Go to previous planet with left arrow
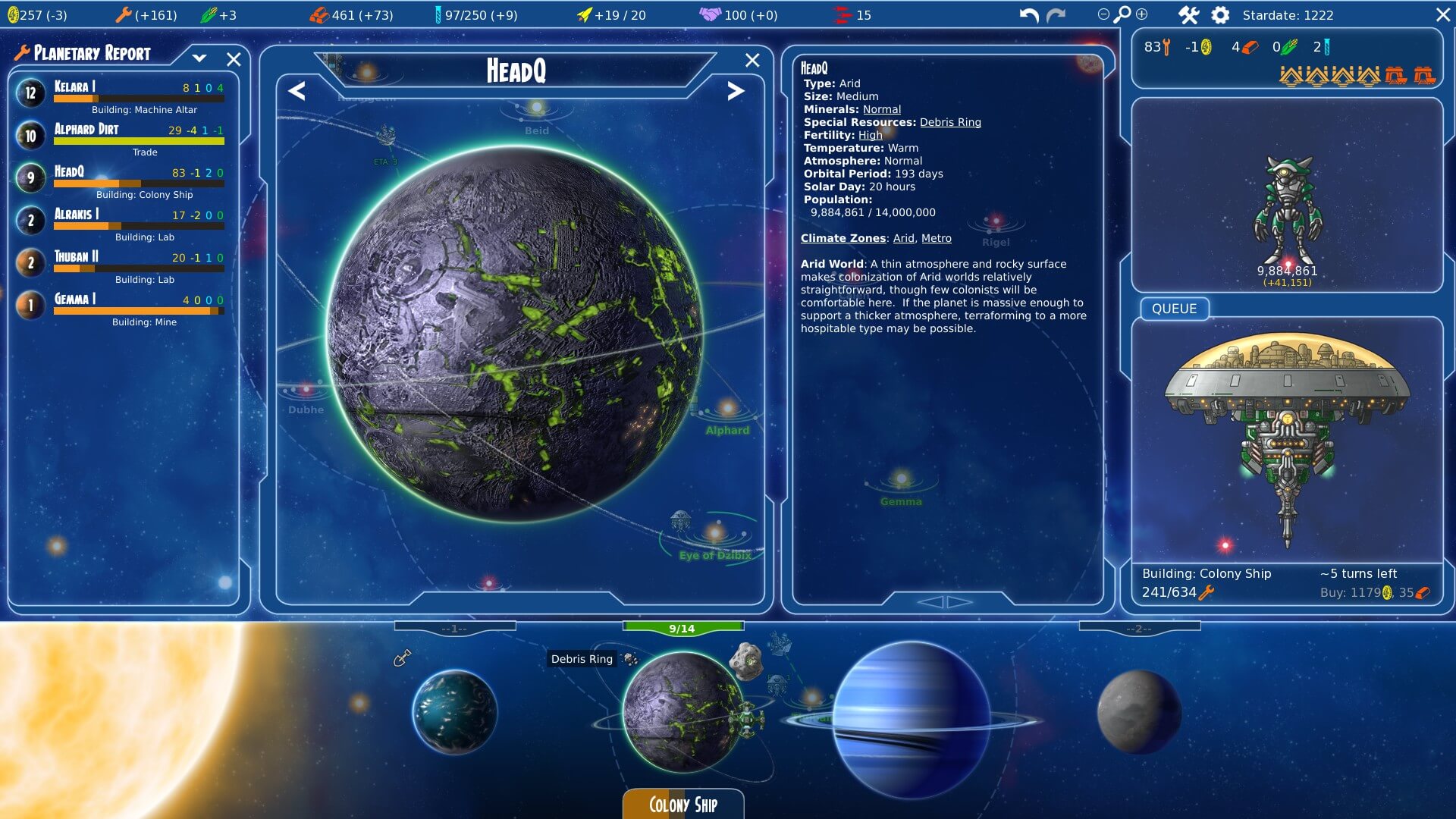This screenshot has height=819, width=1456. pyautogui.click(x=297, y=91)
